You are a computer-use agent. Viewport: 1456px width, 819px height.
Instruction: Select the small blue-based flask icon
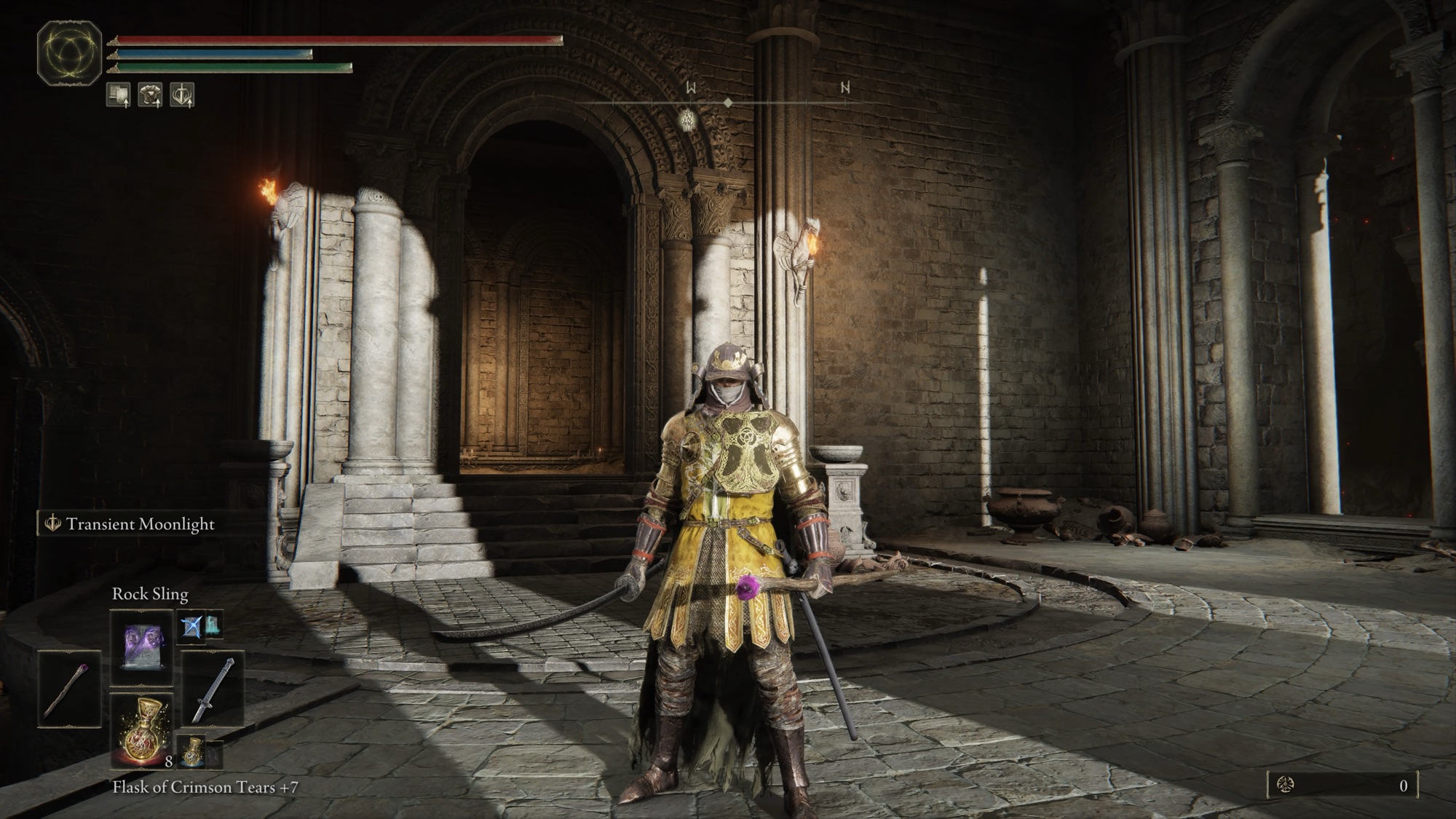[192, 752]
